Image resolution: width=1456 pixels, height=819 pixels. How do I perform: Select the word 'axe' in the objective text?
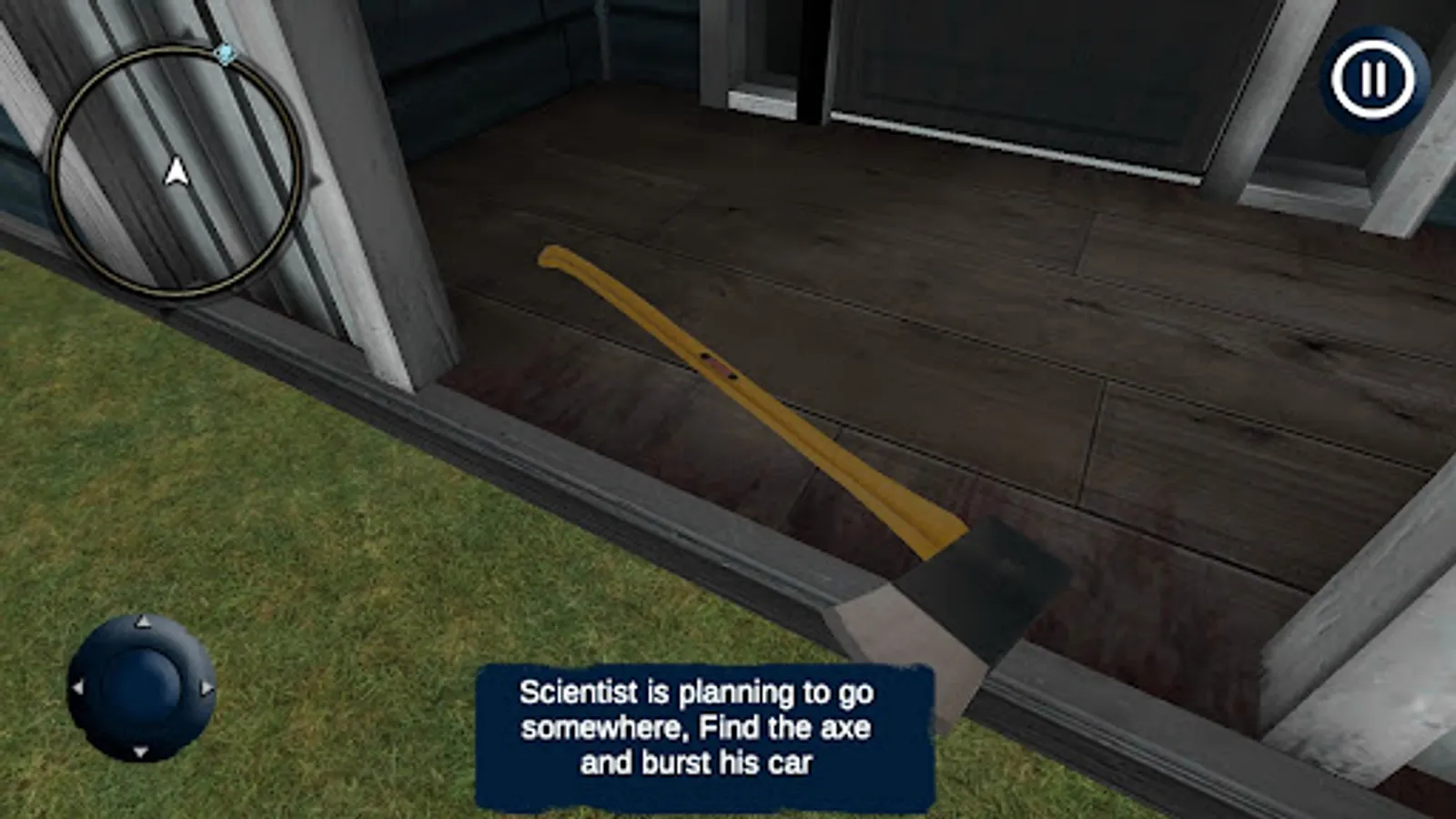click(x=847, y=727)
